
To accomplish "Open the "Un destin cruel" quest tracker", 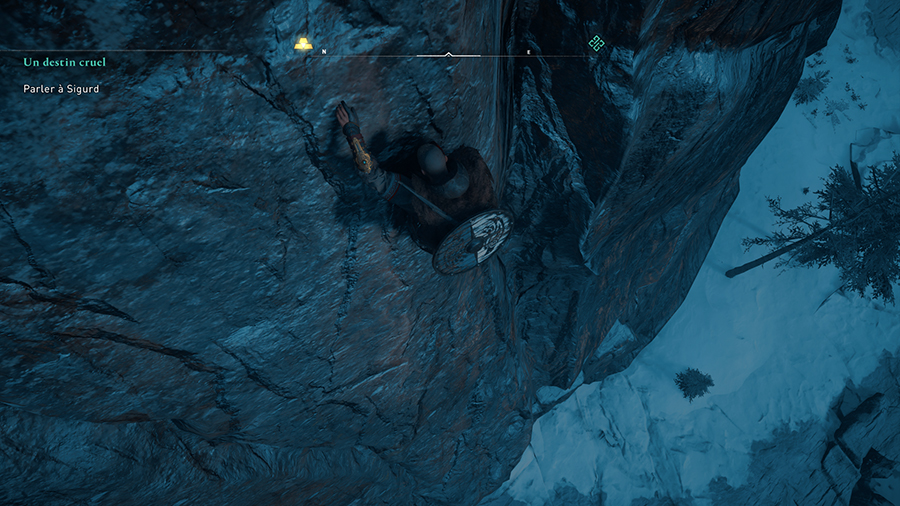I will [64, 62].
